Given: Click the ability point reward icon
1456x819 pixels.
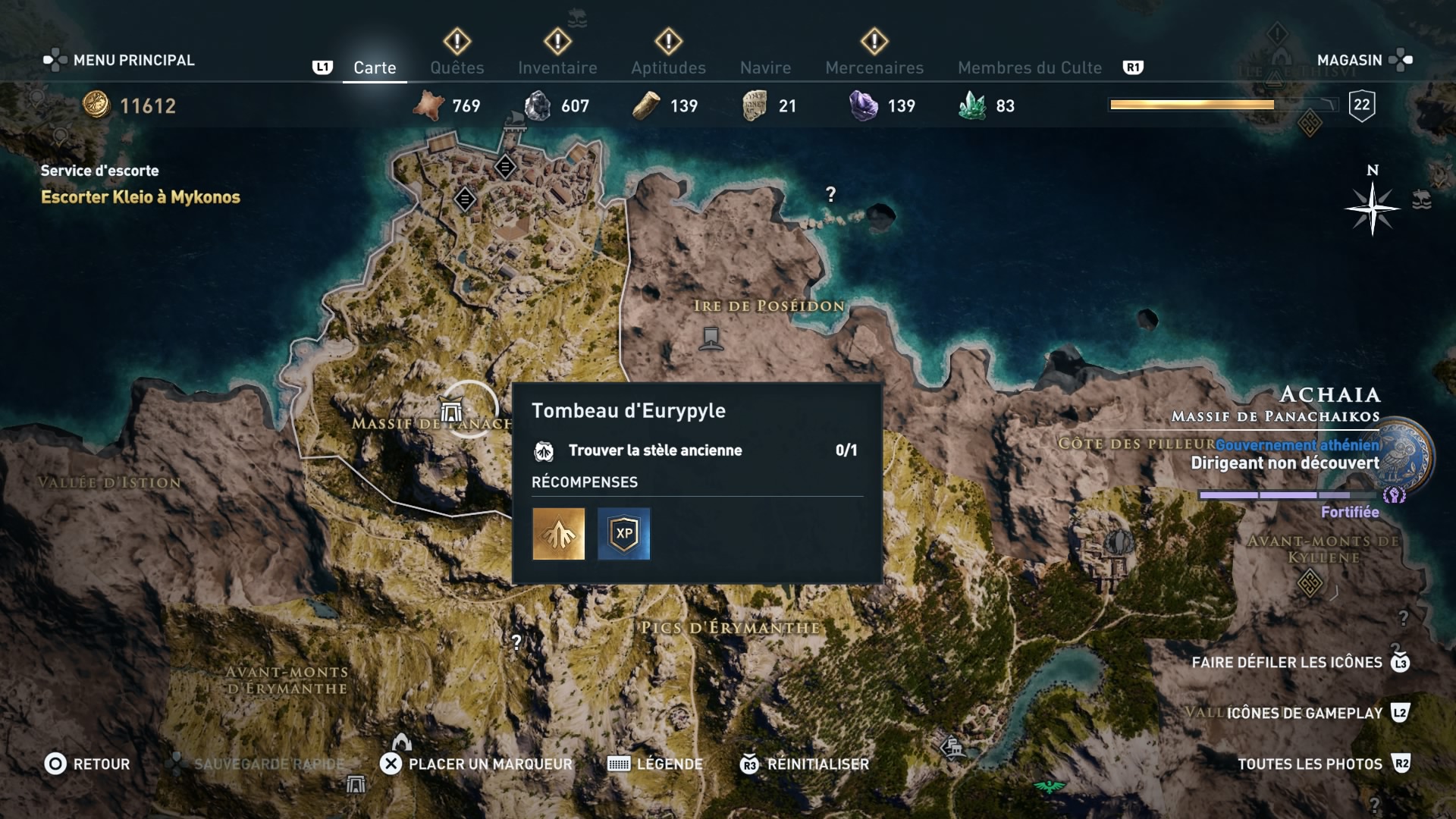Looking at the screenshot, I should point(559,534).
